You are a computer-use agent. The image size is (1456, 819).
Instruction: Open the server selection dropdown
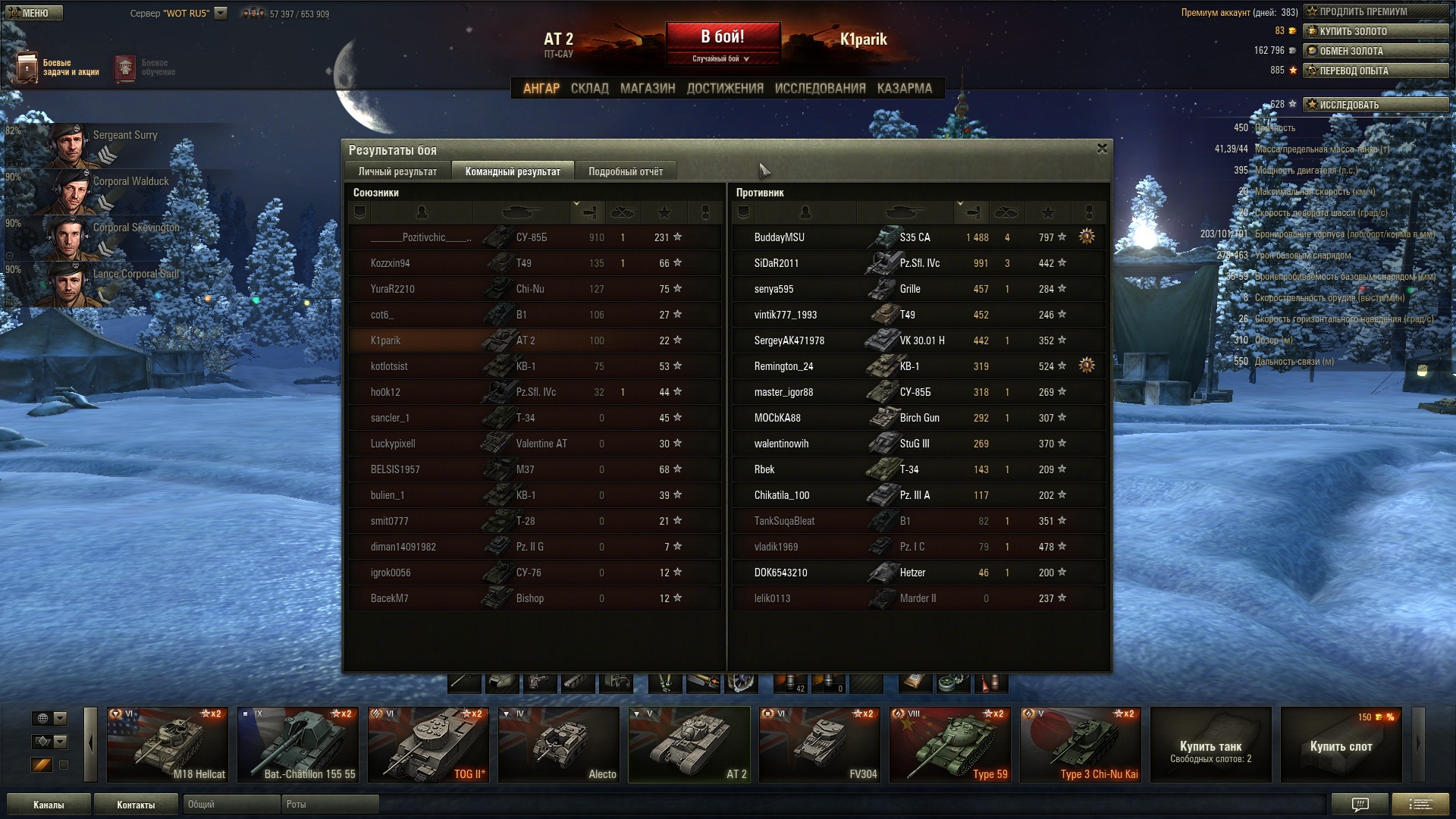[x=221, y=13]
